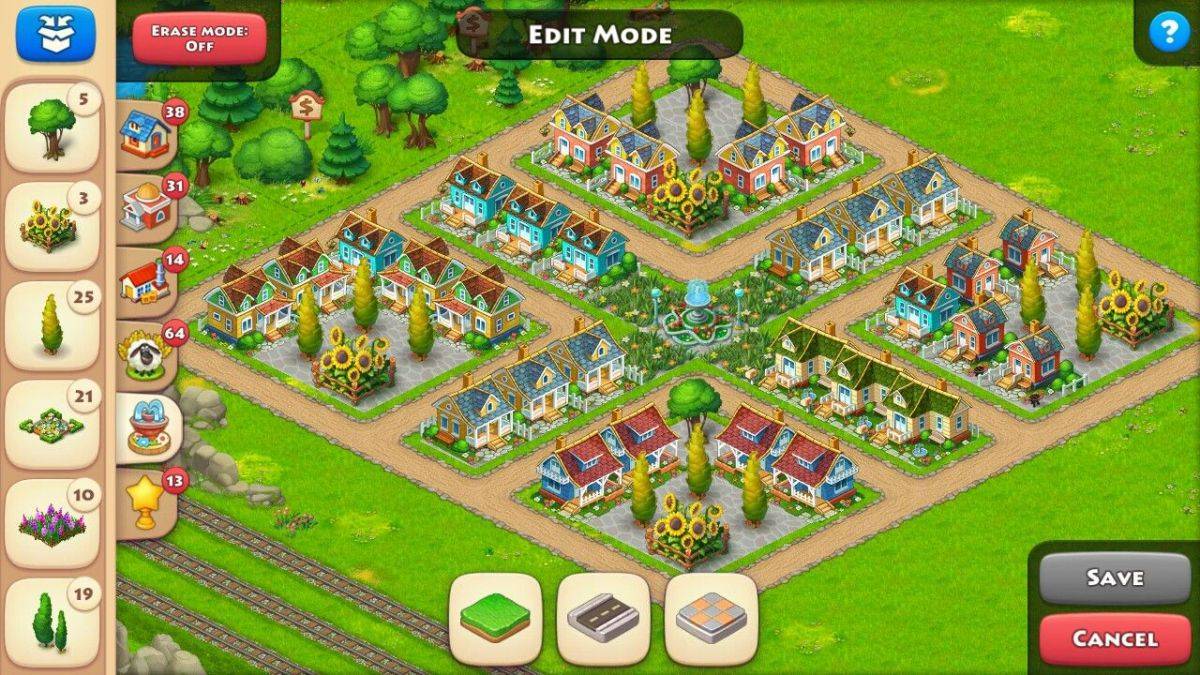Select the asphalt road tile tool

(x=603, y=619)
